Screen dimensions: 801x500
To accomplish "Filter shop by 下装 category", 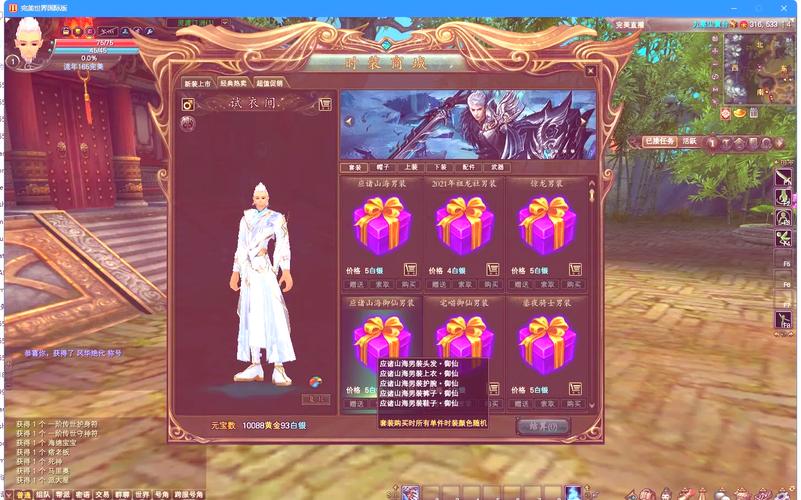I will (441, 167).
